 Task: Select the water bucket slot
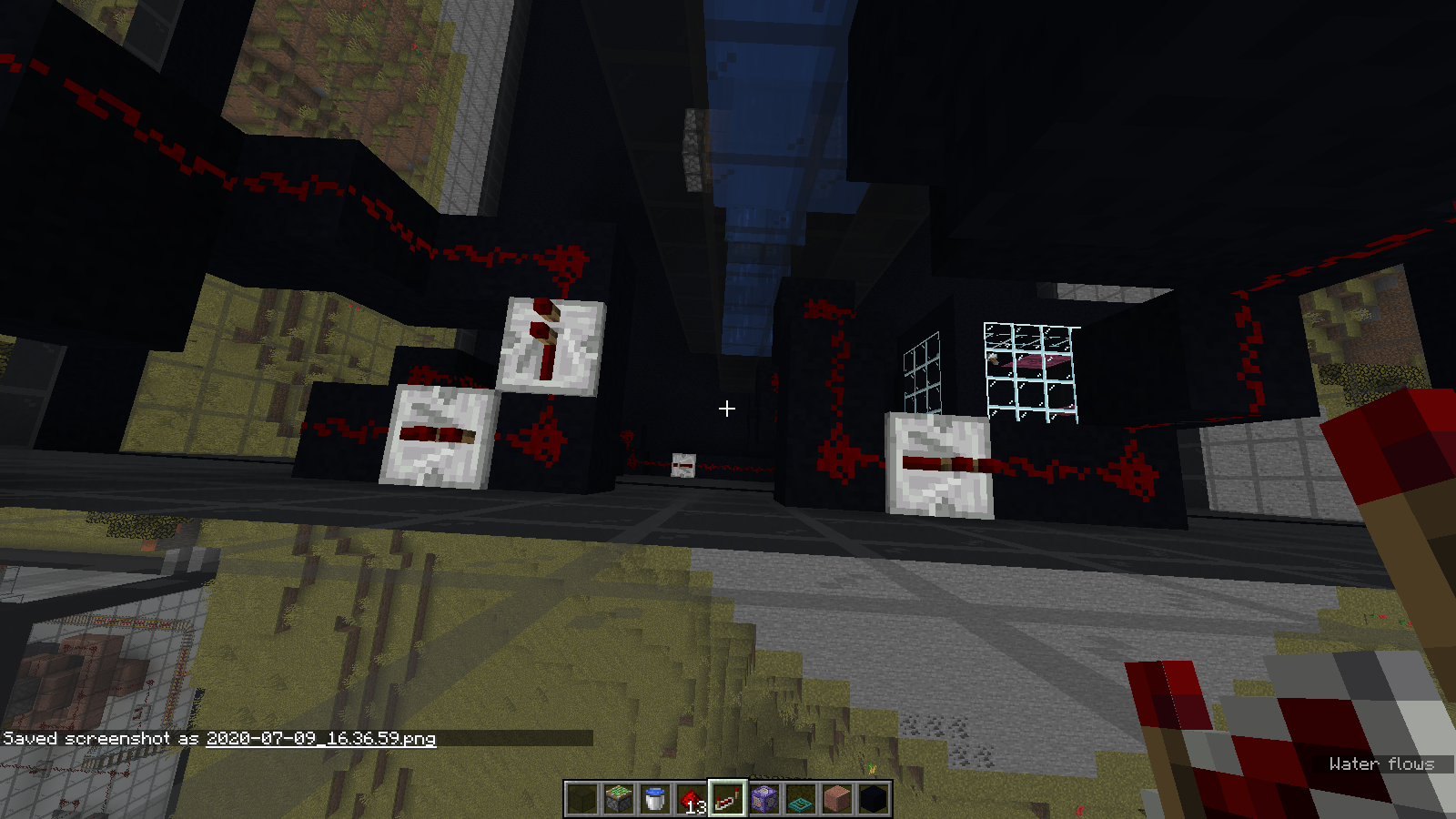pyautogui.click(x=655, y=799)
